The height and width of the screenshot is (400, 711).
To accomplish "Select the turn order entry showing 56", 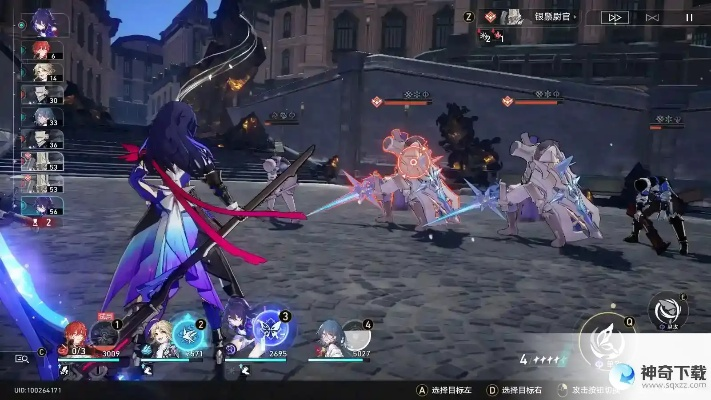I will 41,205.
